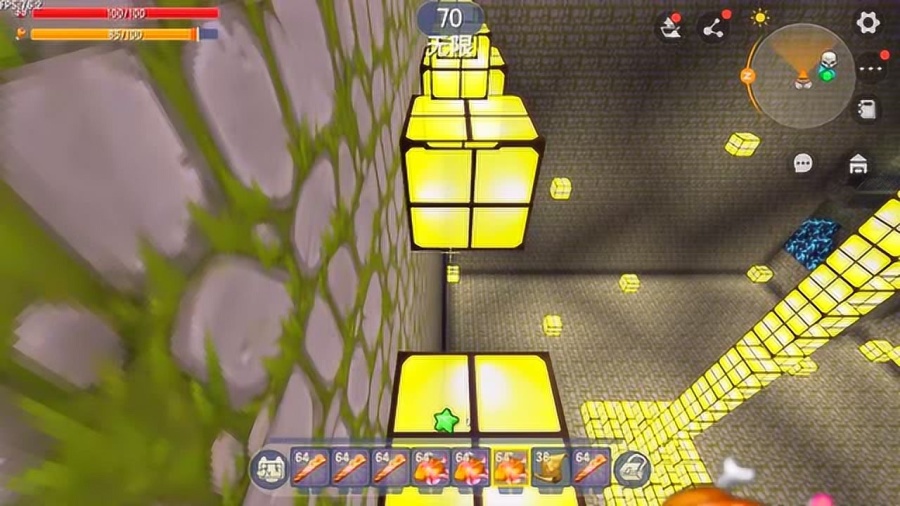Select the hotbar slot holding 38 items
This screenshot has height=506, width=900.
pyautogui.click(x=549, y=468)
